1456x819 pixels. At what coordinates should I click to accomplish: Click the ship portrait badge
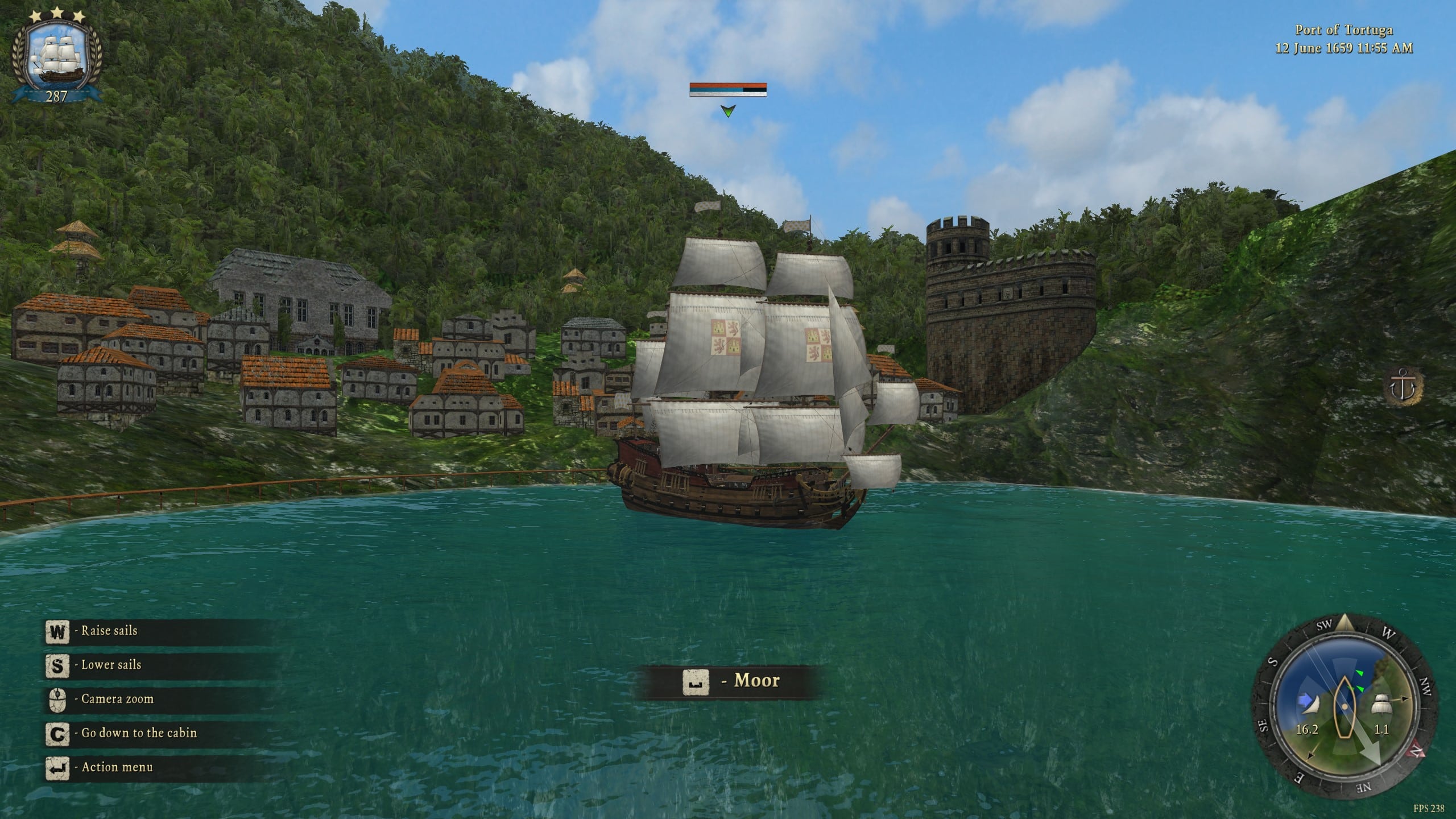[56, 57]
